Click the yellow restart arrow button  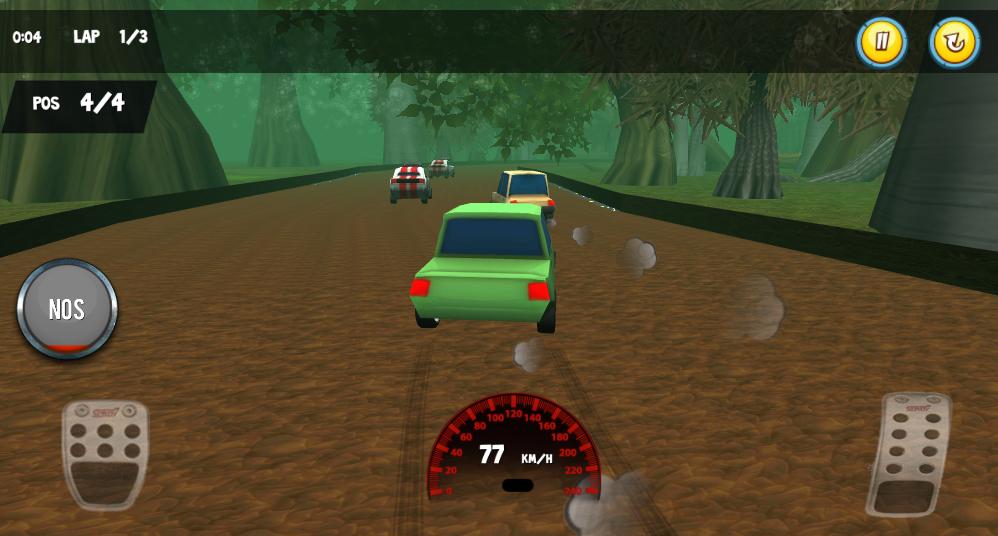954,43
